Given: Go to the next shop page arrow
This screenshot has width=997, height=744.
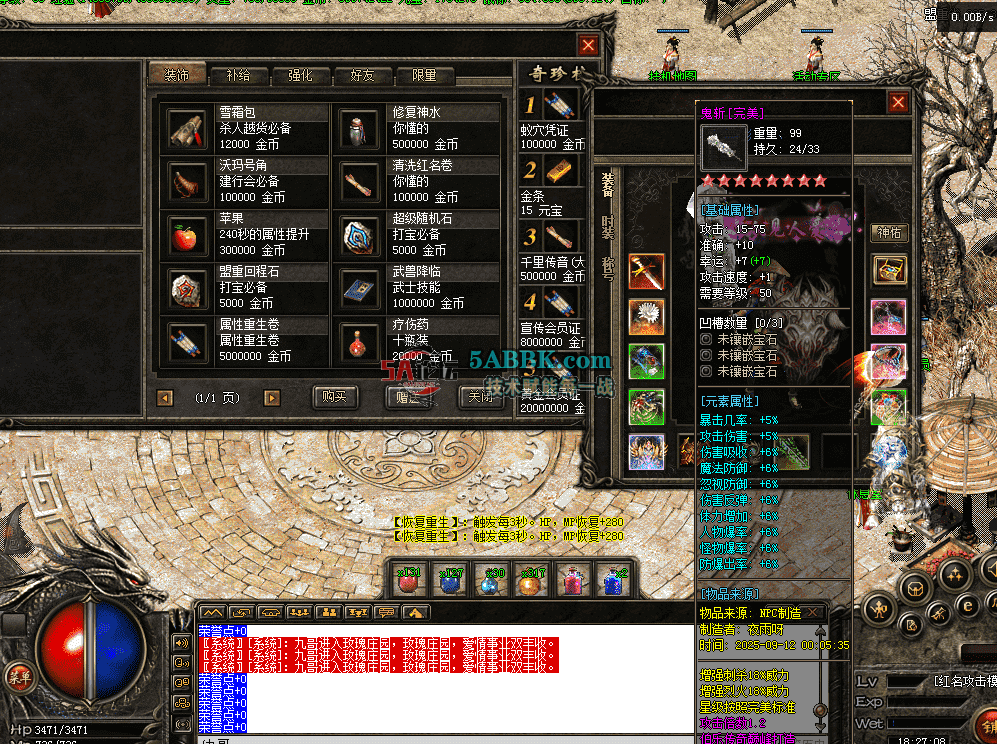Looking at the screenshot, I should 271,398.
